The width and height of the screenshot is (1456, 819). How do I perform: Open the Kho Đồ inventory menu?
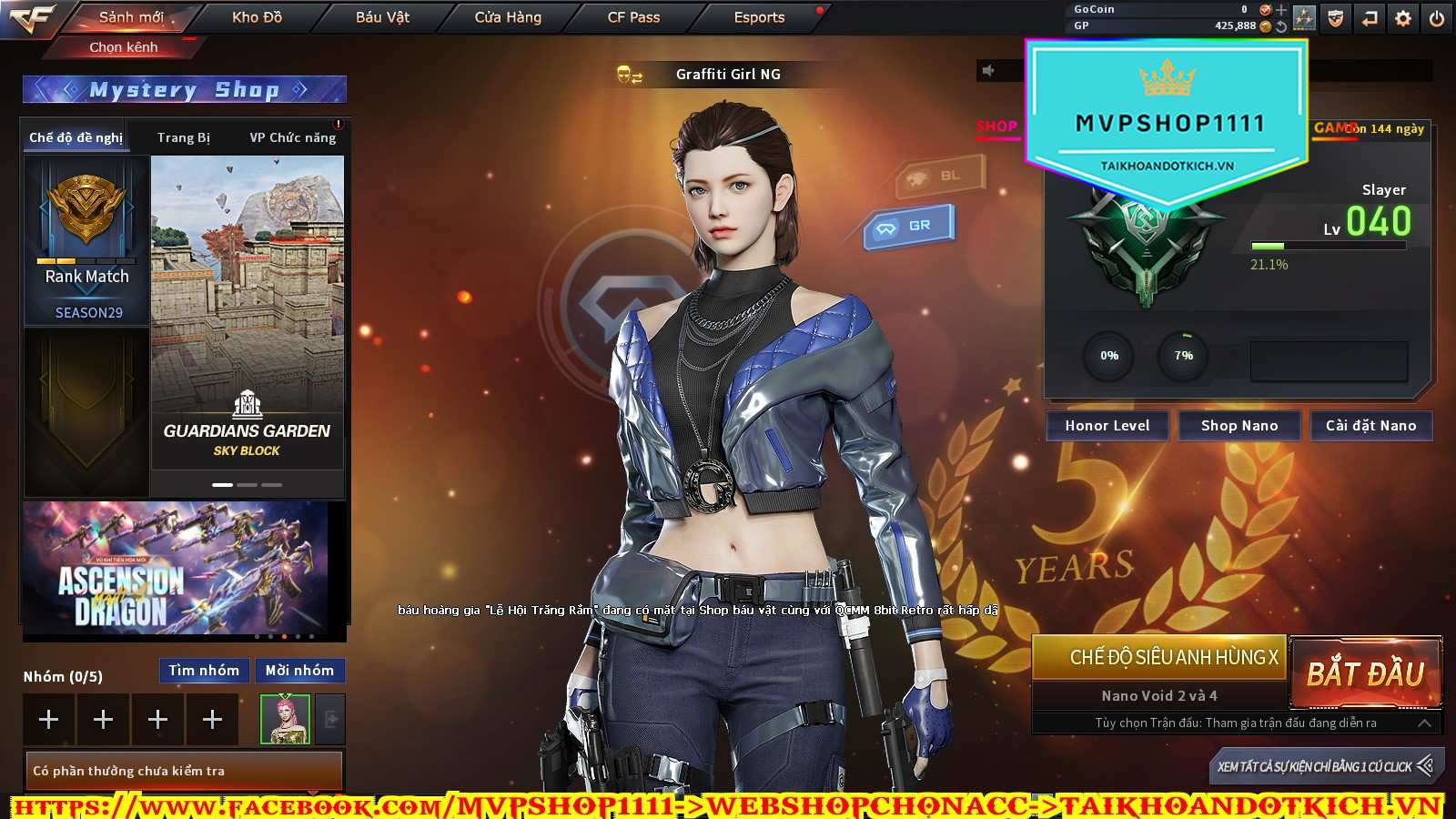tap(257, 17)
